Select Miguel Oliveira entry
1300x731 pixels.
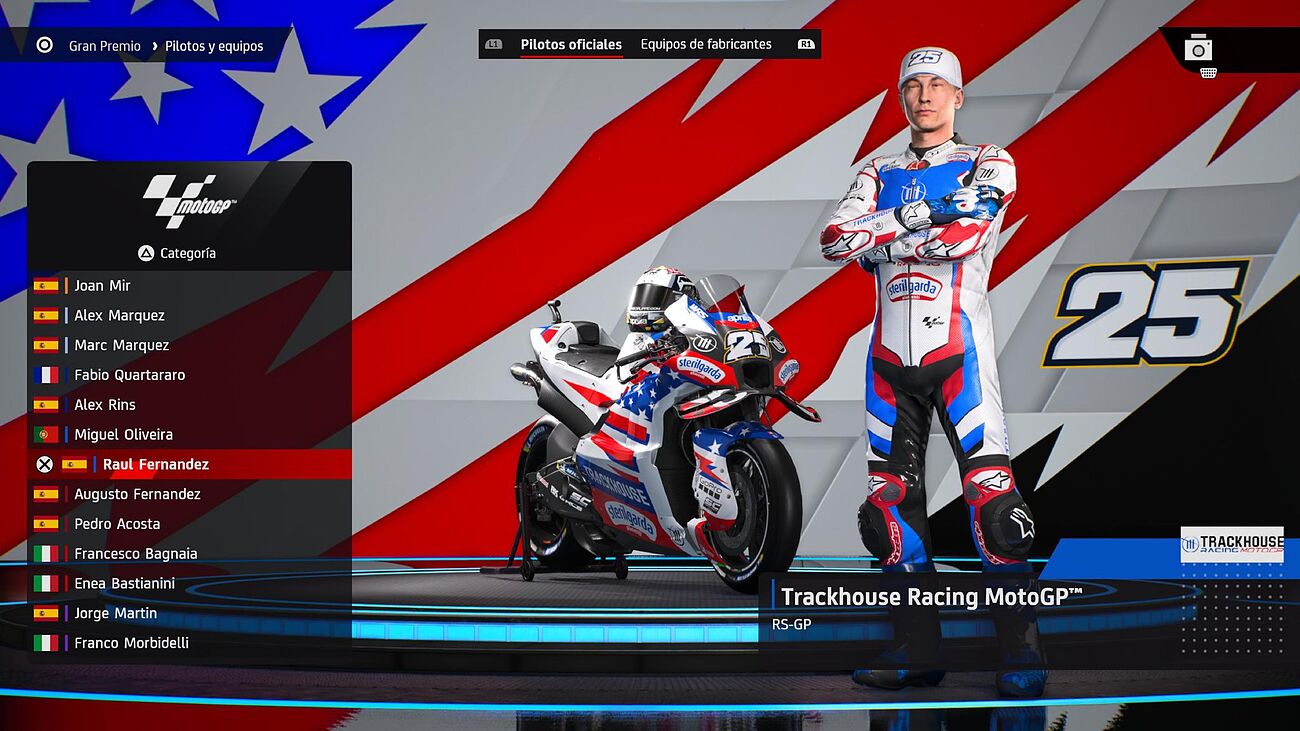click(123, 435)
